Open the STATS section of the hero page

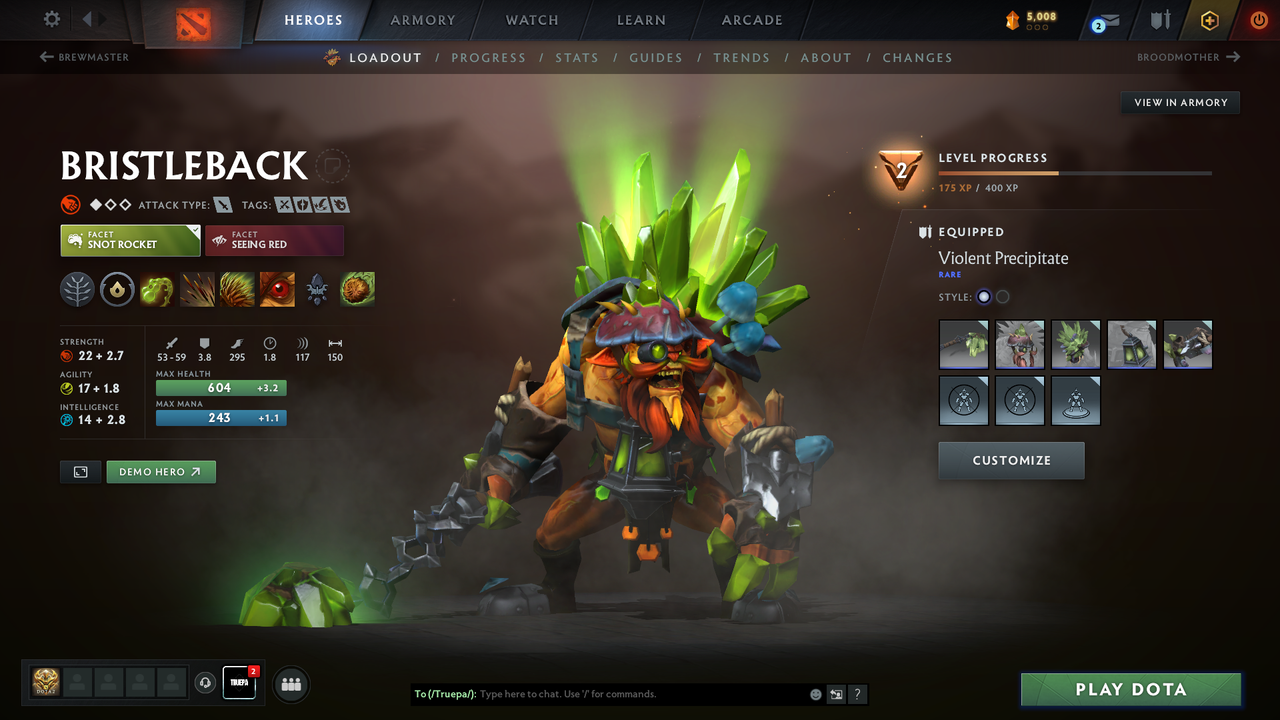point(577,57)
